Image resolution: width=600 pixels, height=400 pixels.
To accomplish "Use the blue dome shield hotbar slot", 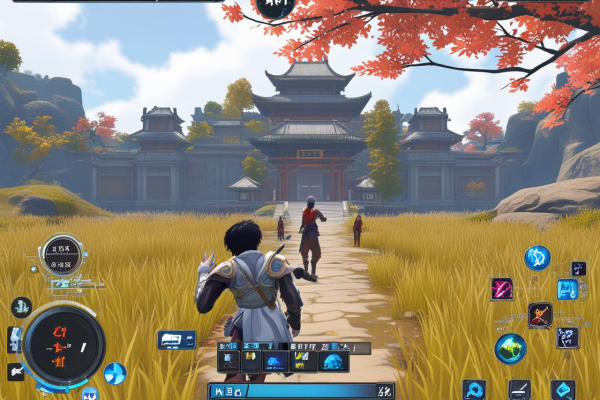I will click(x=333, y=361).
